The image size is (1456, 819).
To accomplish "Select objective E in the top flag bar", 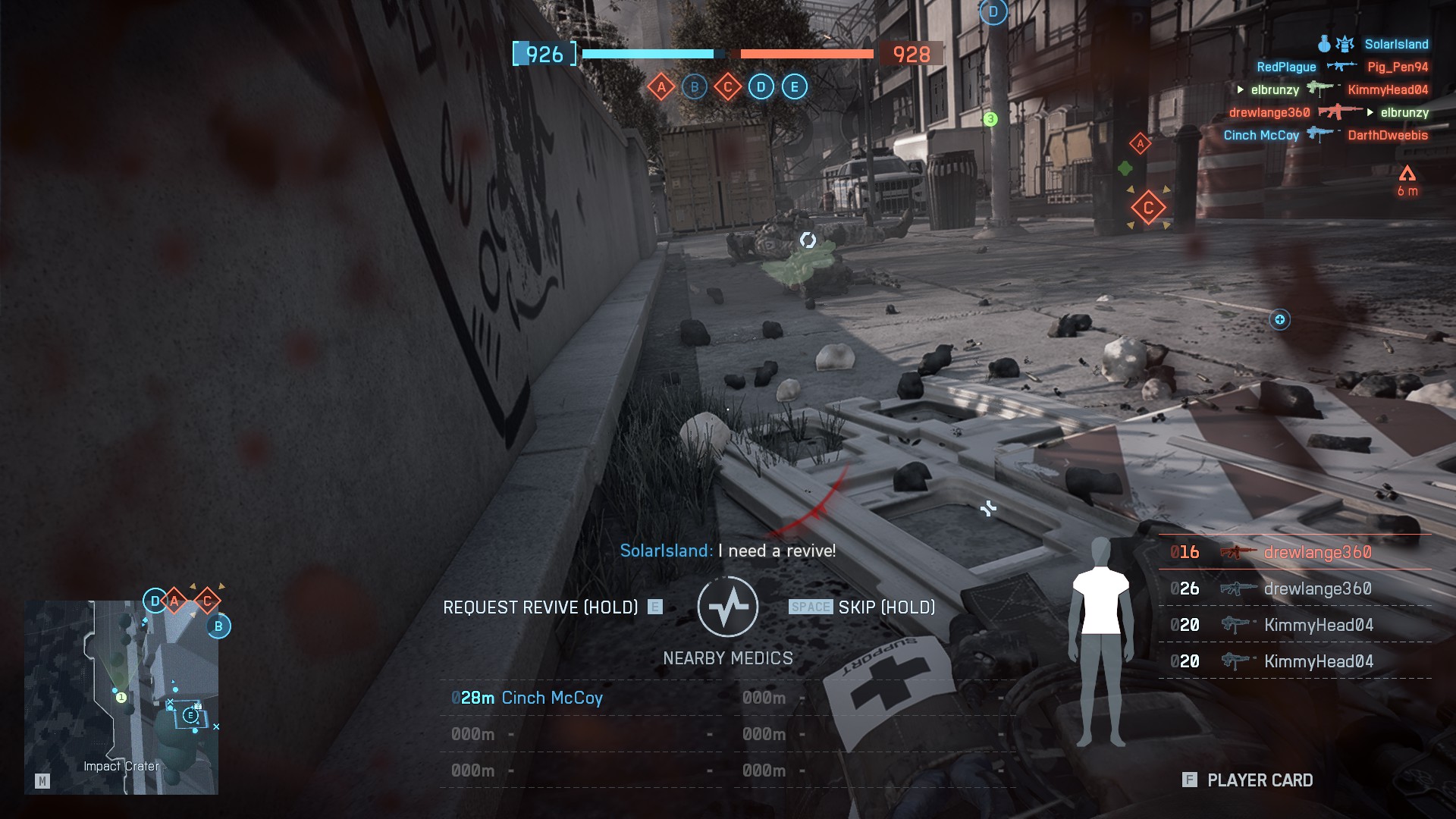I will [x=795, y=87].
